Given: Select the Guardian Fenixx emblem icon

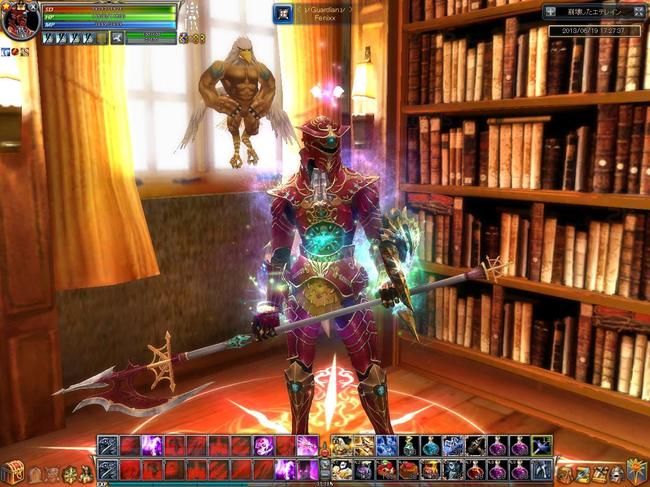Looking at the screenshot, I should click(283, 13).
